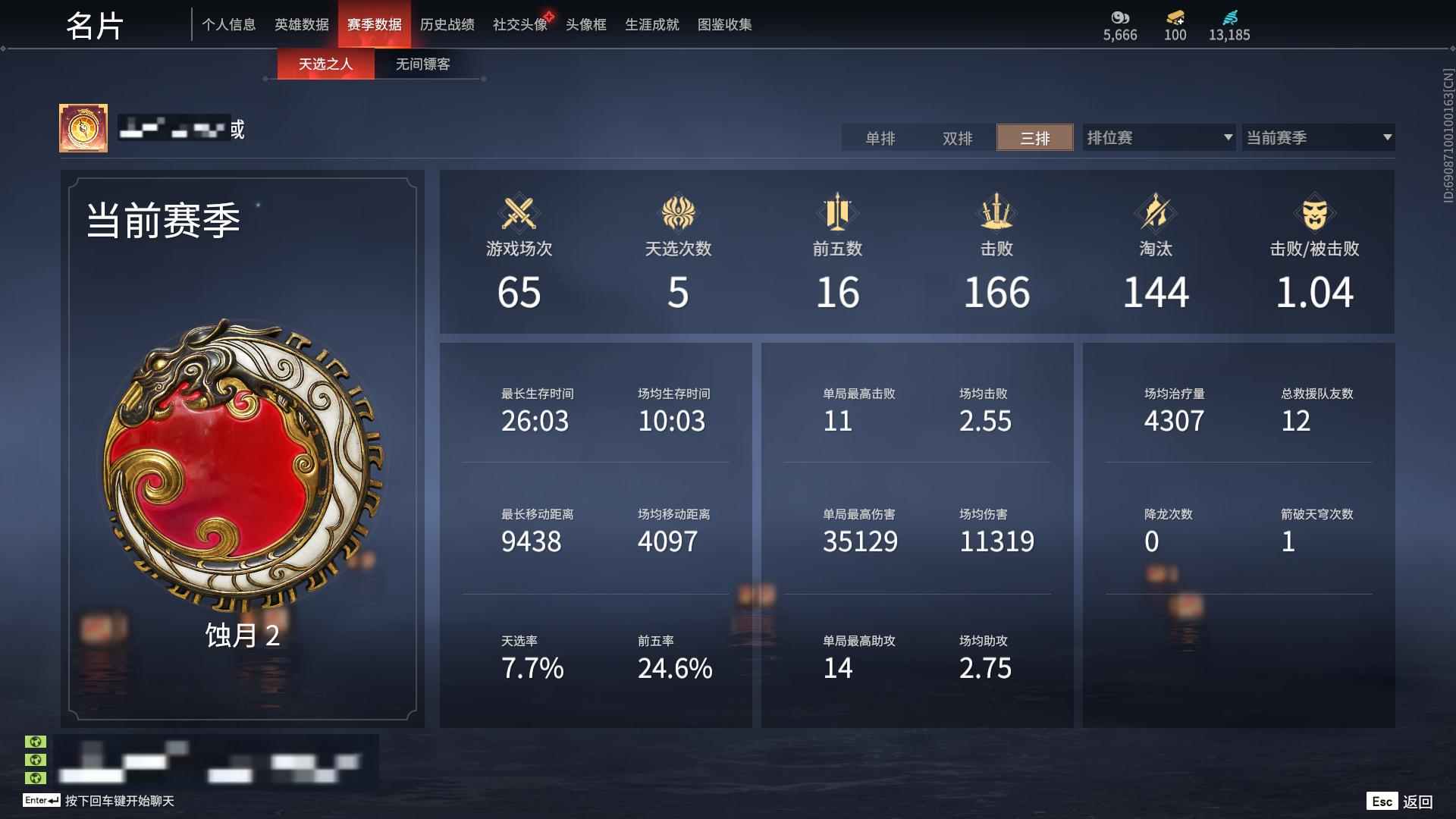Switch to 双排 duo mode
This screenshot has height=819, width=1456.
957,138
